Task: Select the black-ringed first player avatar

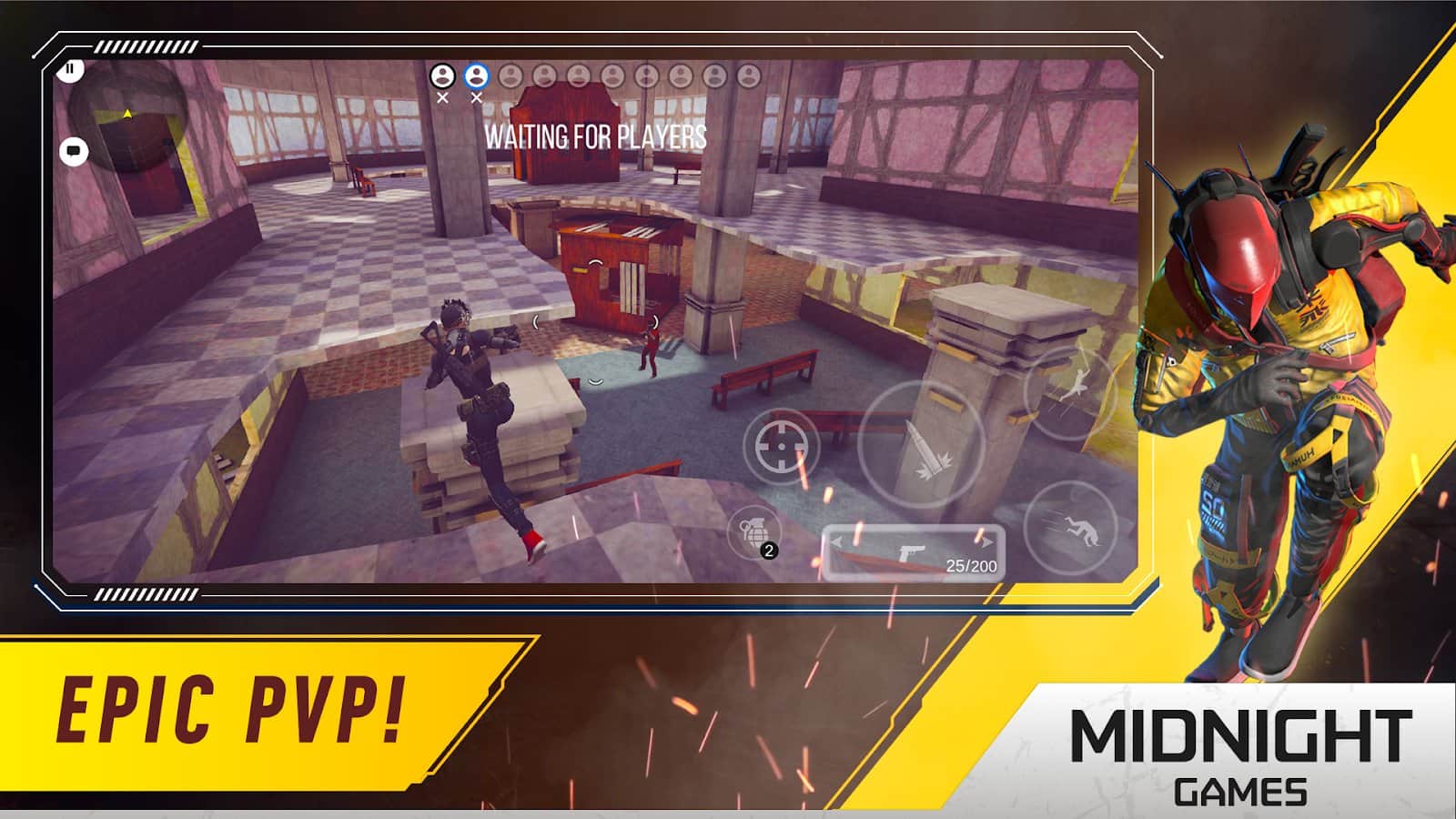Action: [x=445, y=77]
